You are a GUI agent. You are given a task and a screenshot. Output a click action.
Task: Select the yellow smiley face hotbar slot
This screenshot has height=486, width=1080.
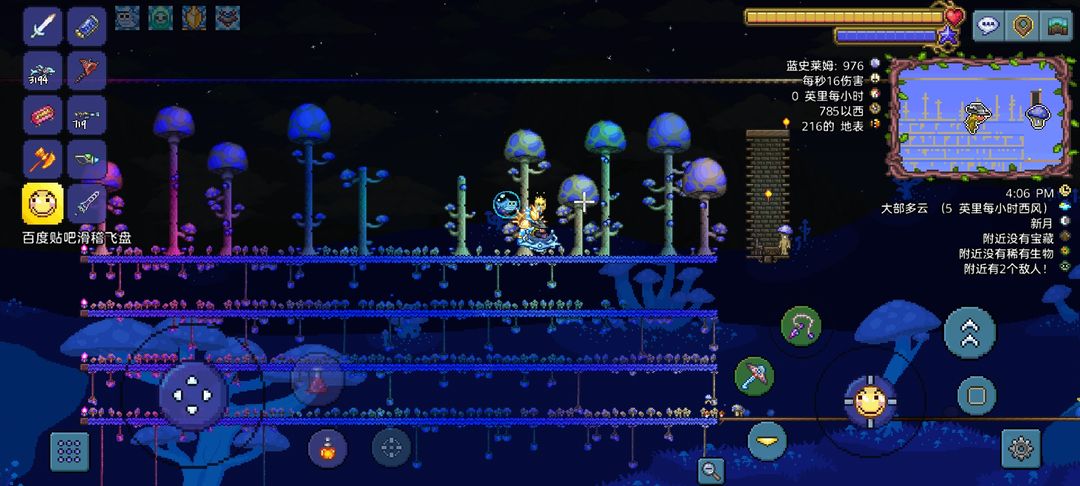pos(42,204)
